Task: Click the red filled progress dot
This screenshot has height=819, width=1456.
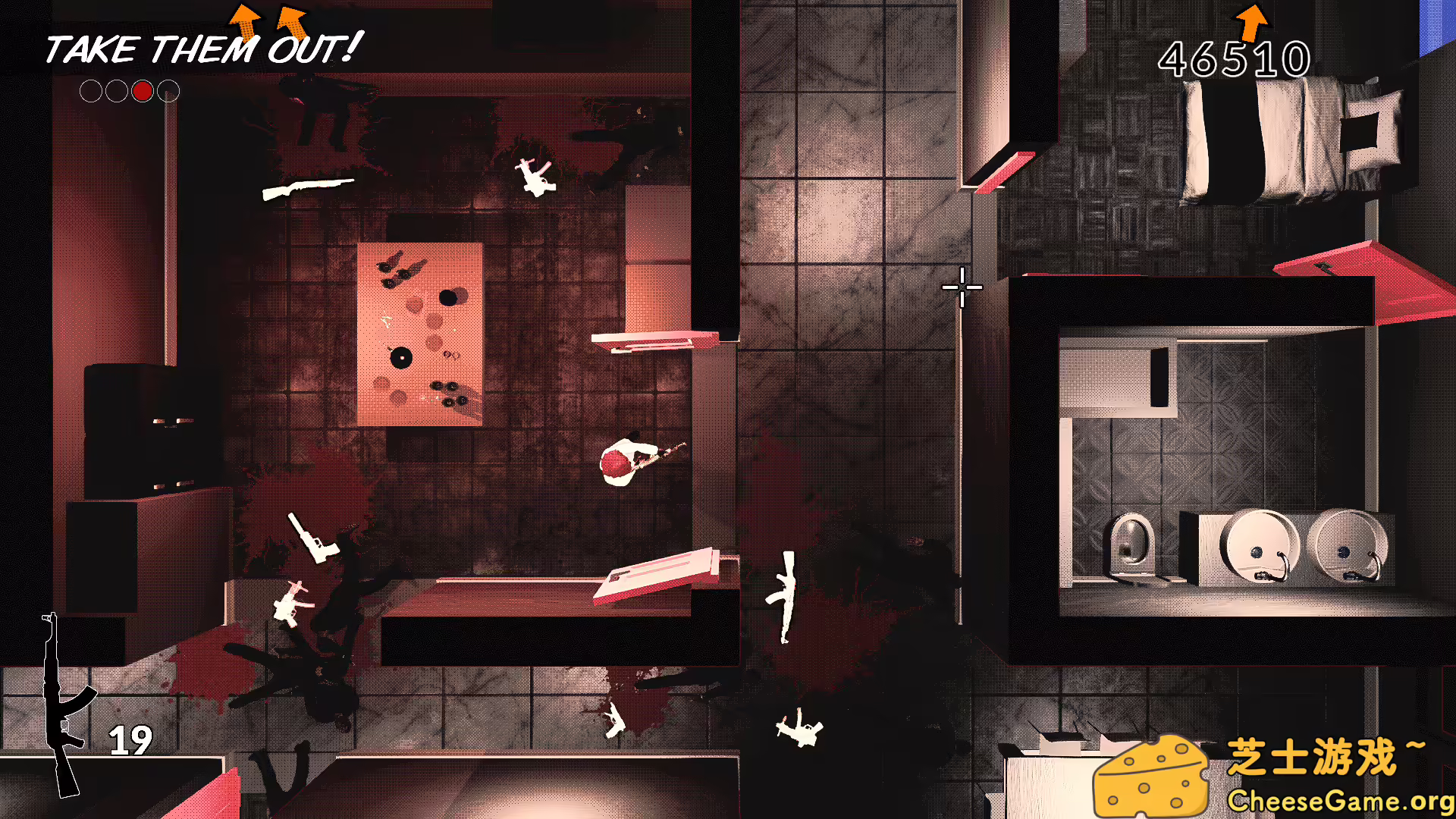Action: [142, 92]
